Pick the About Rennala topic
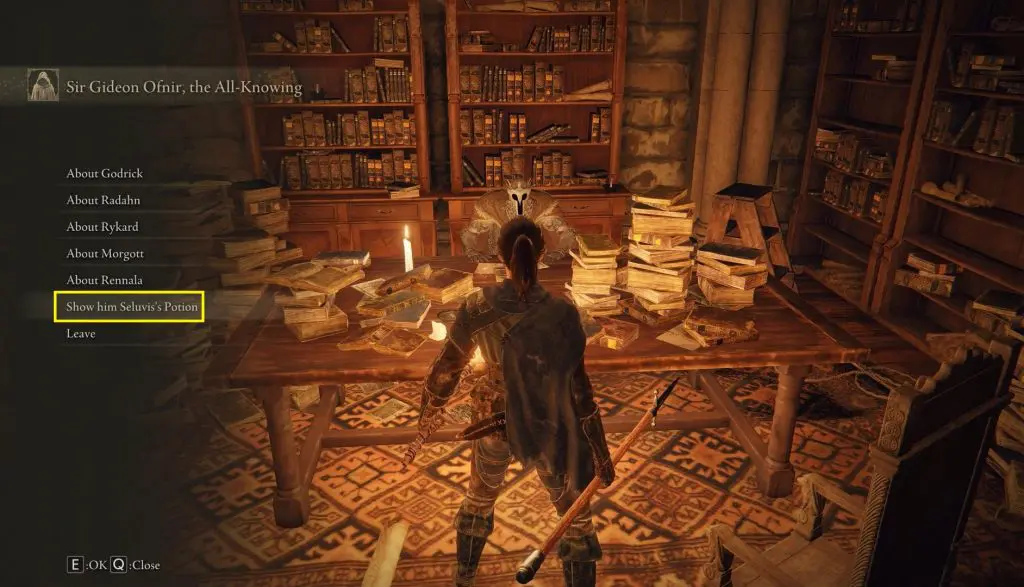The image size is (1024, 587). [104, 280]
